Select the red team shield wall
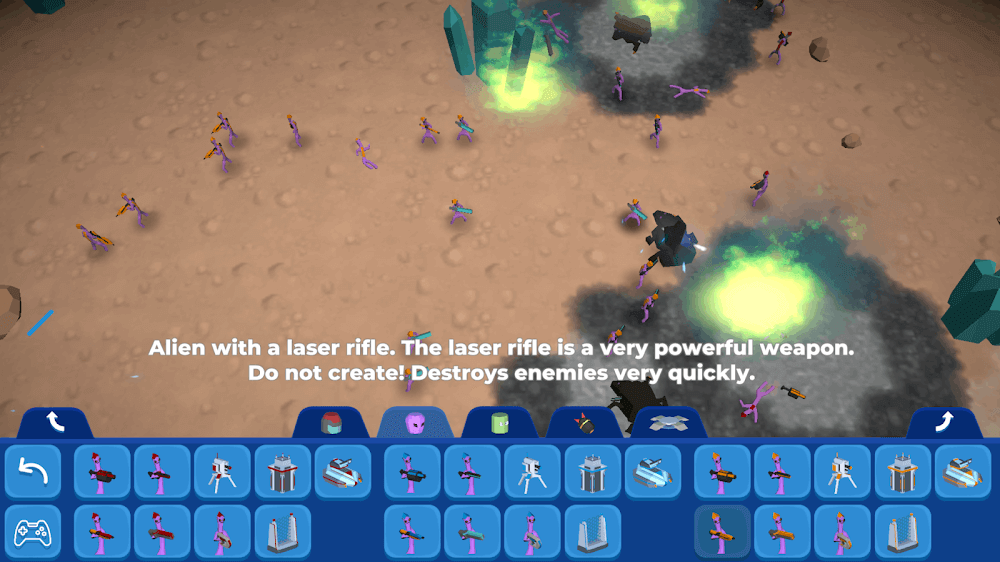Screen dimensions: 1000x562 pos(282,532)
